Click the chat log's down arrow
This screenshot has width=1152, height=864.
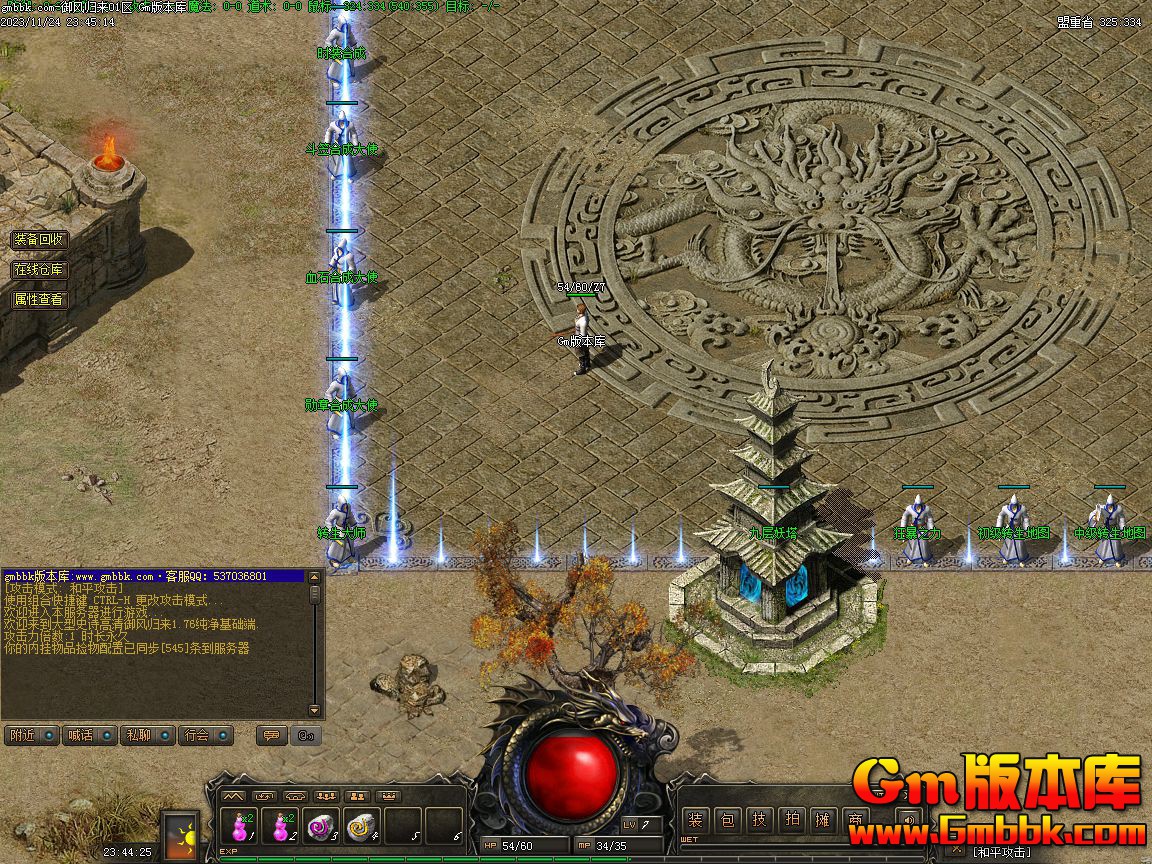tap(315, 710)
